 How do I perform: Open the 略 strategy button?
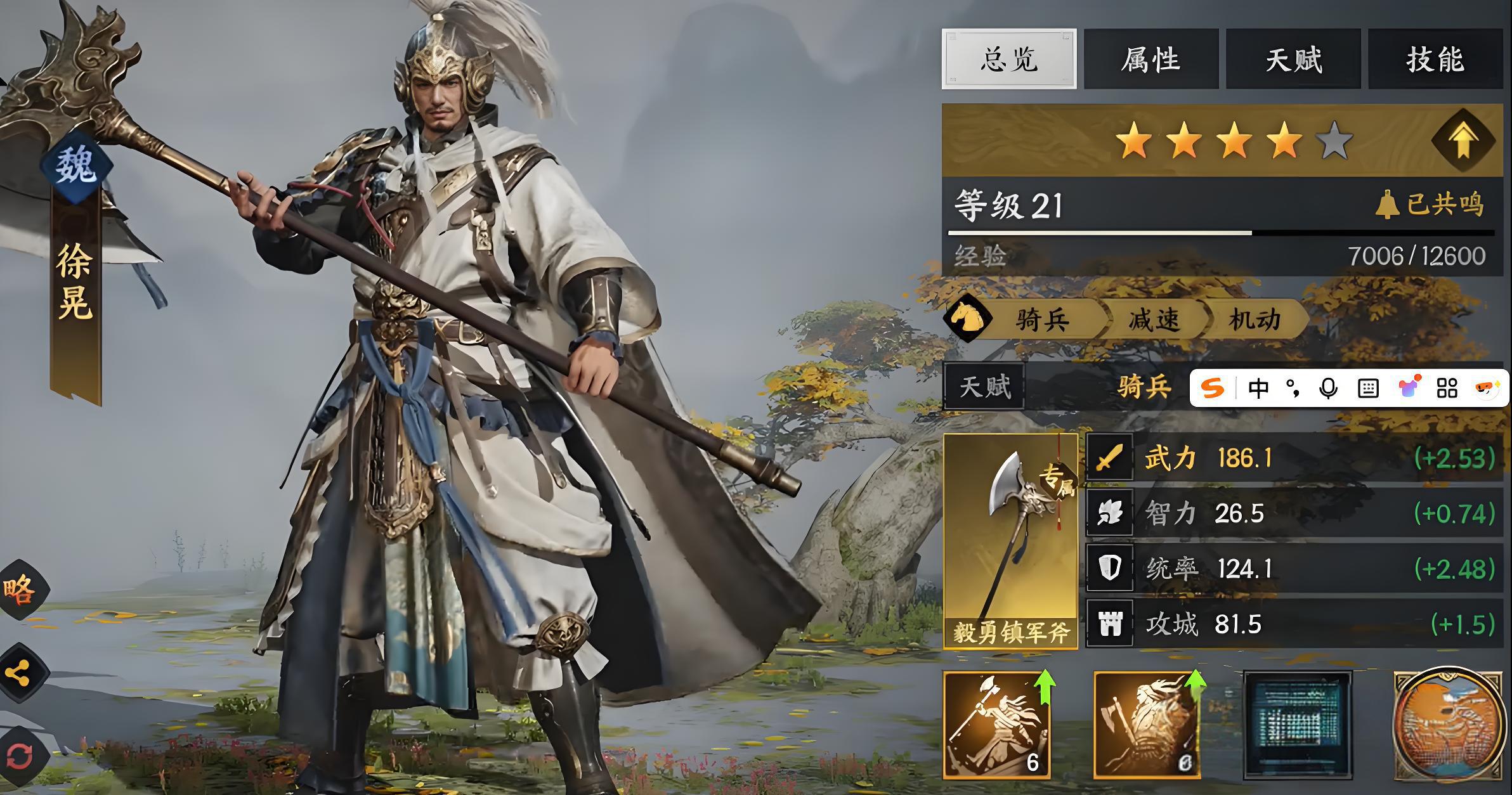click(x=20, y=590)
